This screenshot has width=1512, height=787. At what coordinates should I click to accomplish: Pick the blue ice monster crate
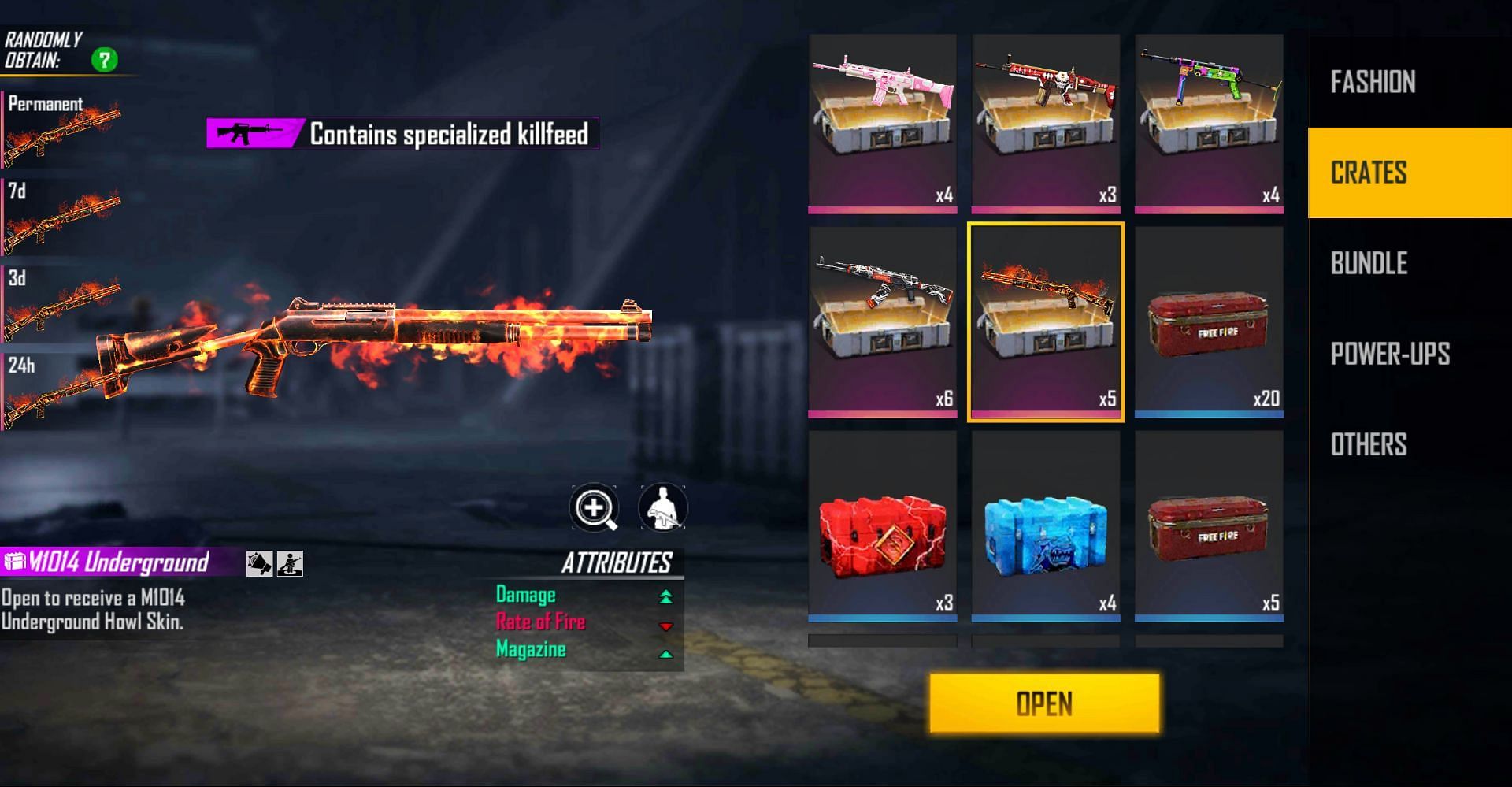click(1045, 525)
